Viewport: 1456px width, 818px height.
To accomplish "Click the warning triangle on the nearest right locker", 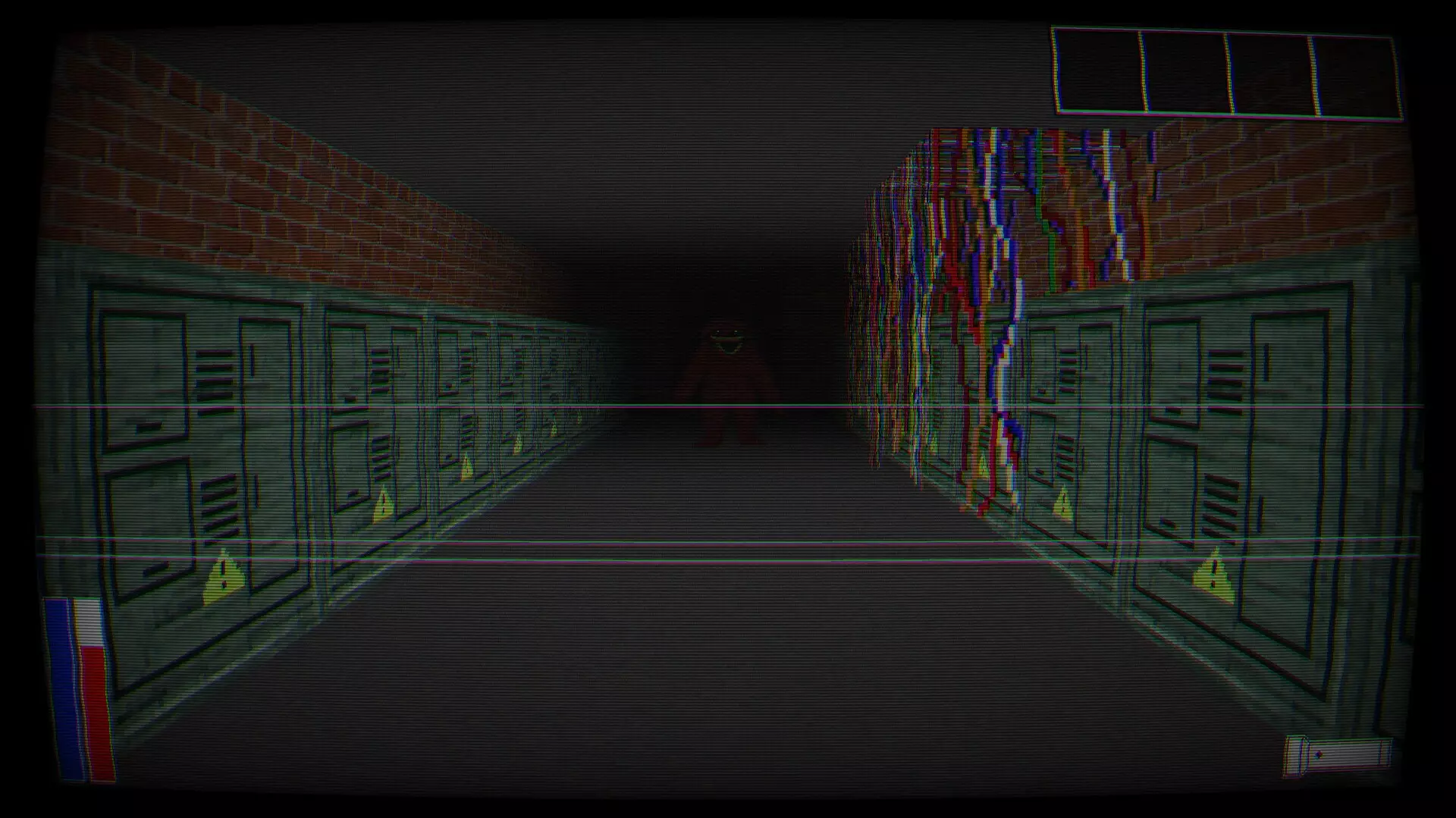I will (1213, 574).
